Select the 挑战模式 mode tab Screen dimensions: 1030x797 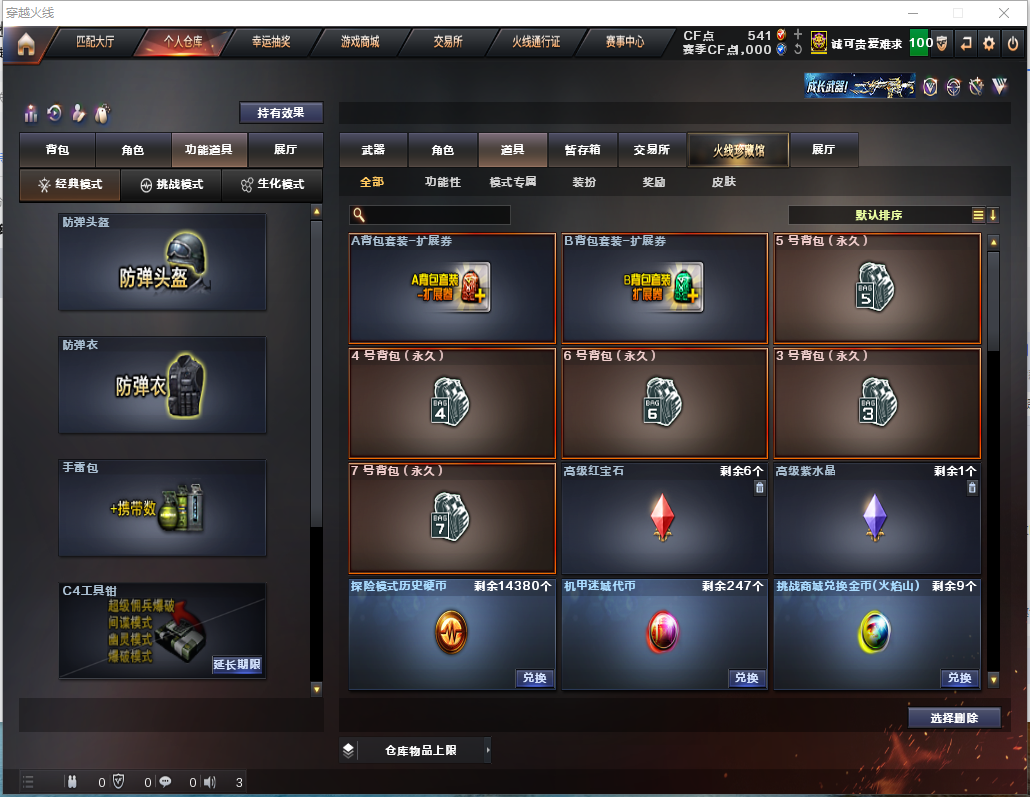pyautogui.click(x=171, y=184)
